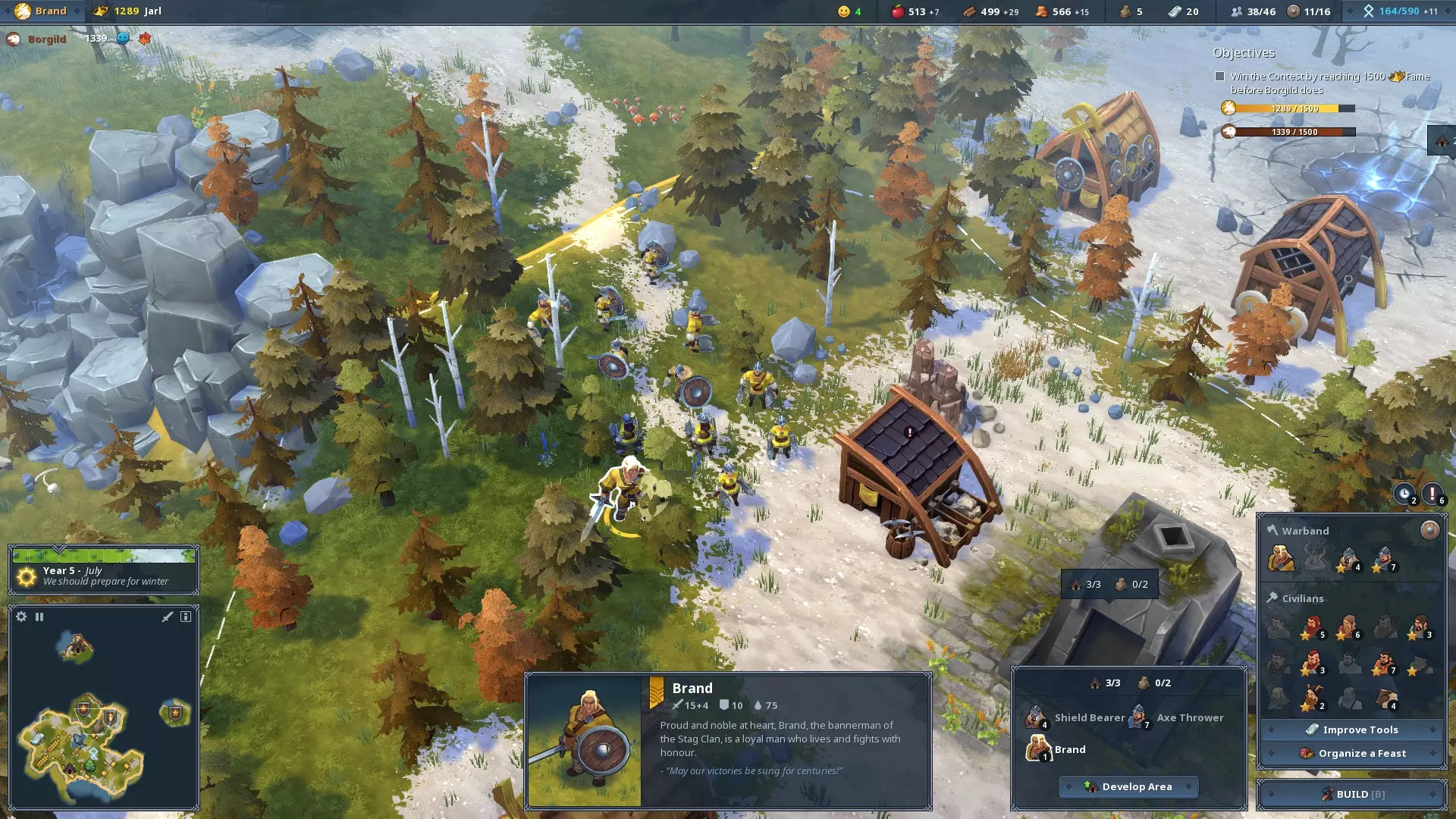The width and height of the screenshot is (1456, 819).
Task: Open settings via the gear icon
Action: point(21,617)
